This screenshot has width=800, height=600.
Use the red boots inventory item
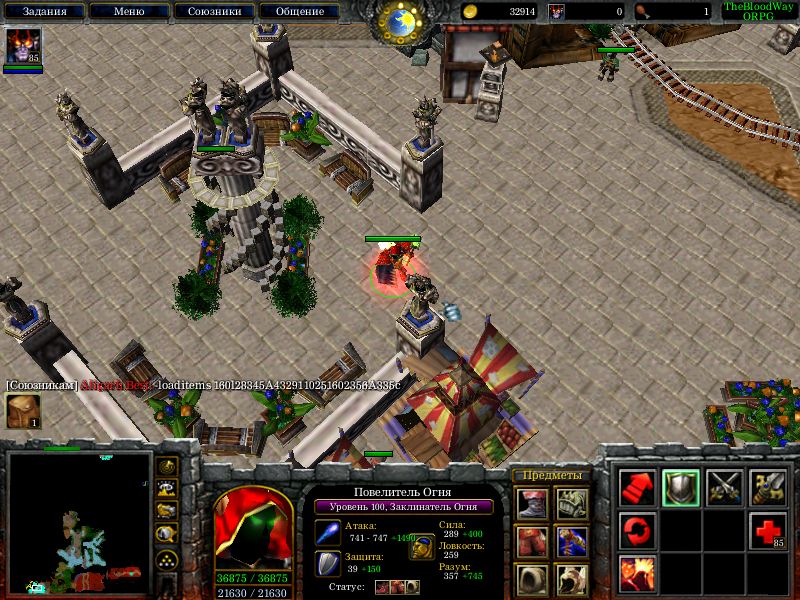coord(531,503)
